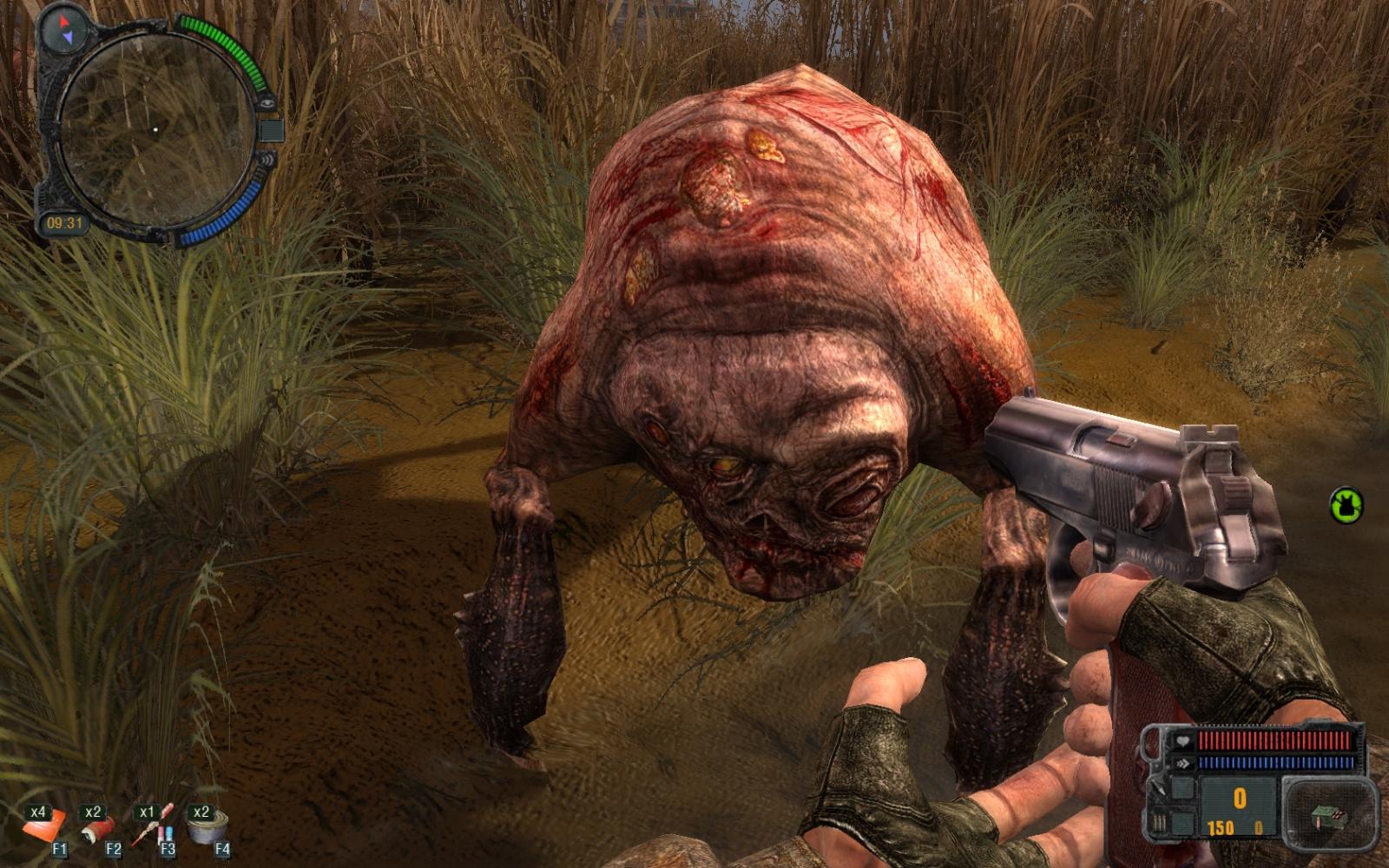Use the red bandage quick slot

98,828
